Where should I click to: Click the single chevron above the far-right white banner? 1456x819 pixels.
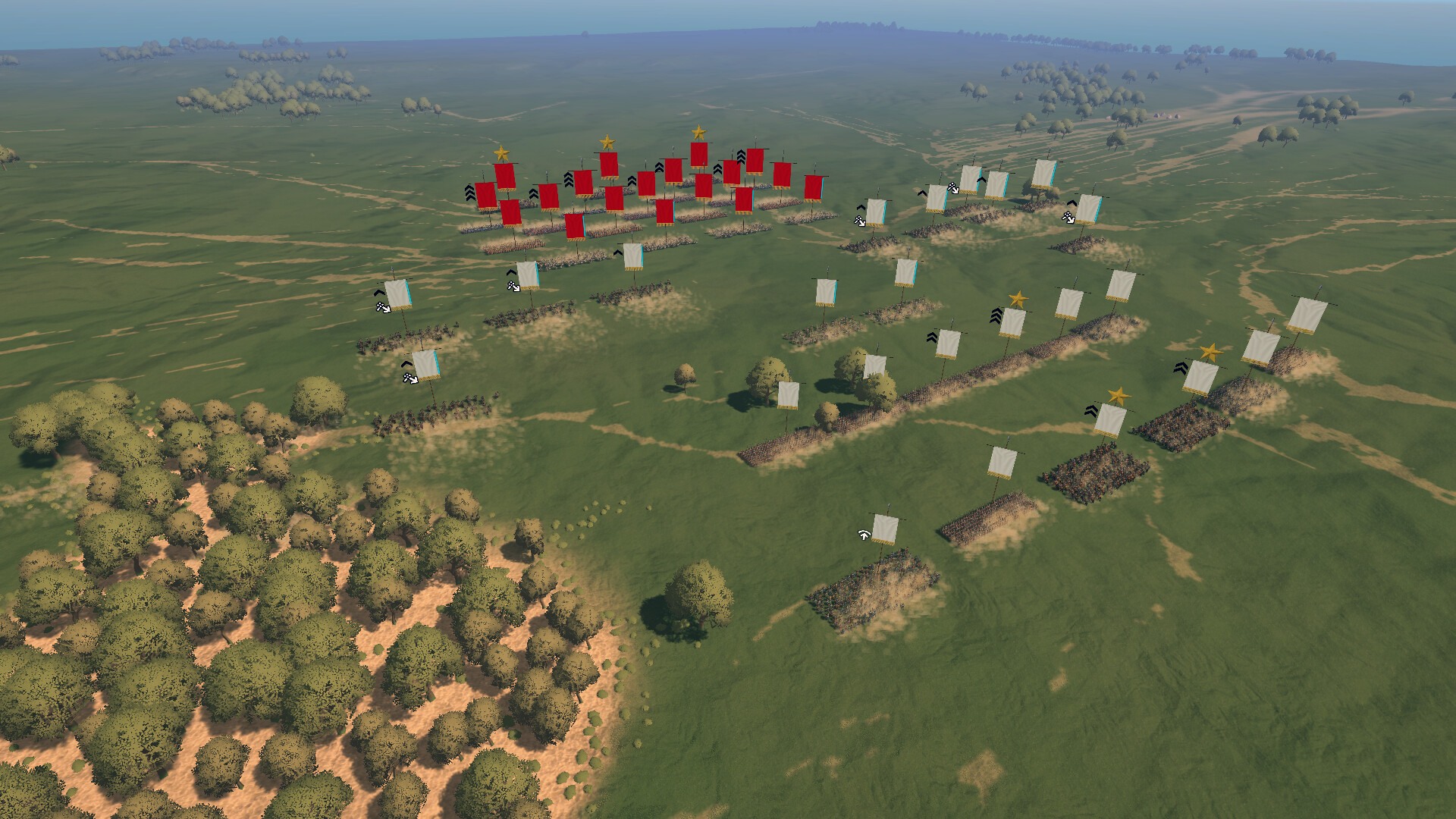(x=1071, y=203)
